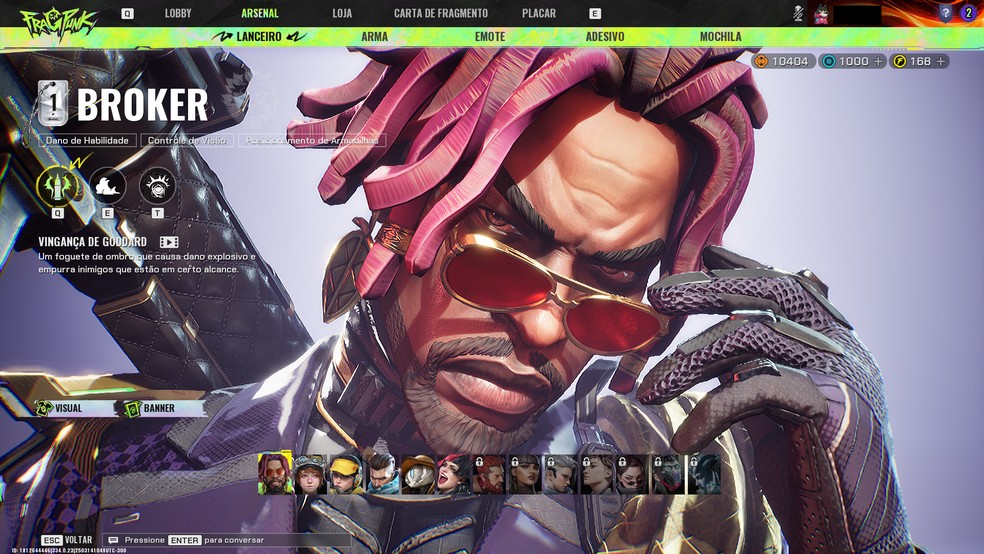Go to the Loja store tab
This screenshot has height=554, width=984.
coord(342,13)
